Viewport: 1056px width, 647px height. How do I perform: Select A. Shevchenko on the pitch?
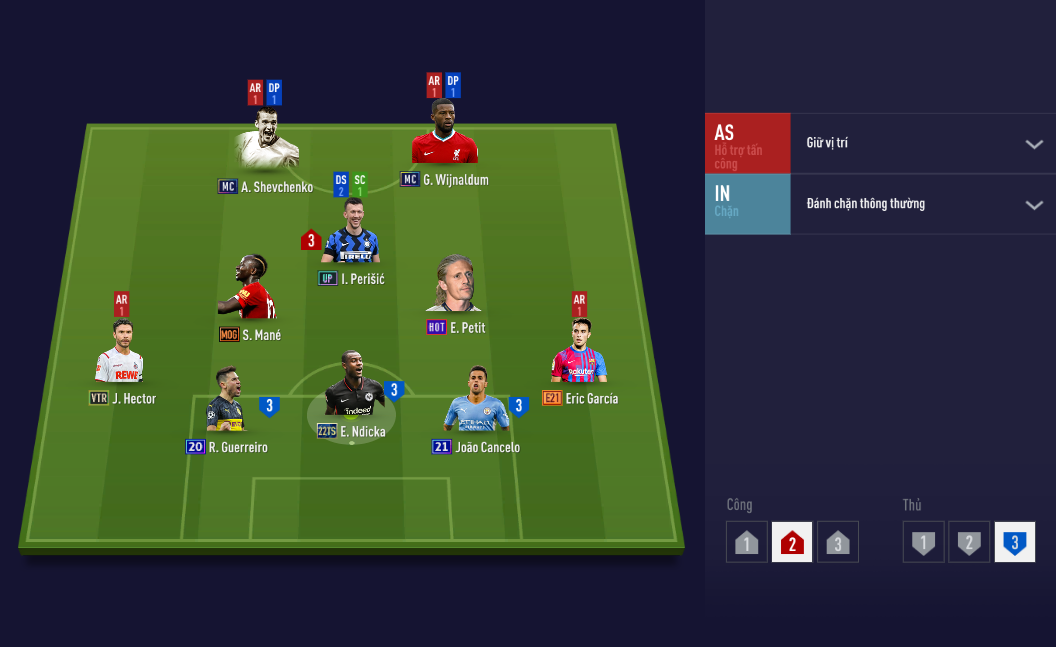click(268, 145)
